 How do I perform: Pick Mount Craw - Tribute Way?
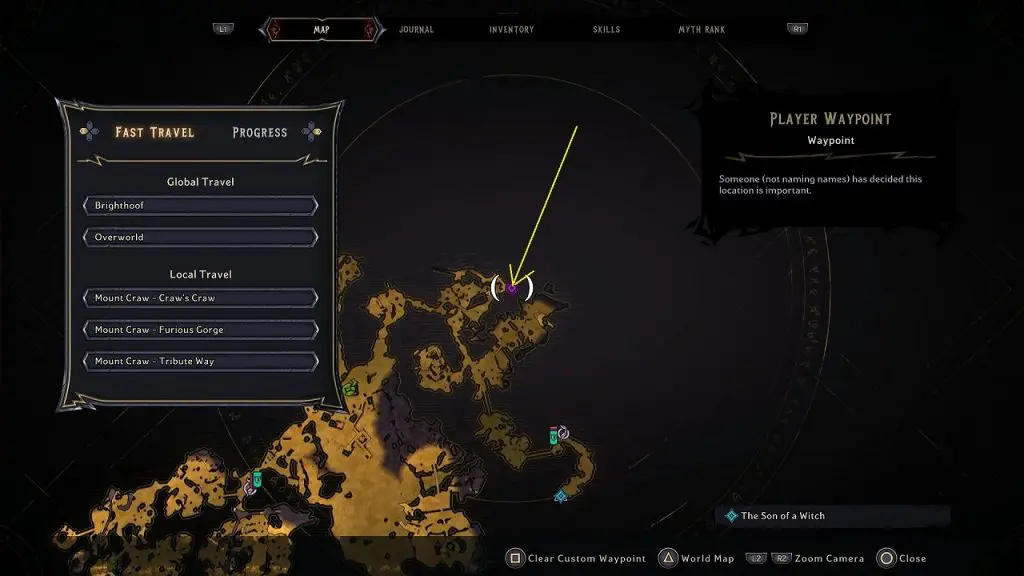200,361
